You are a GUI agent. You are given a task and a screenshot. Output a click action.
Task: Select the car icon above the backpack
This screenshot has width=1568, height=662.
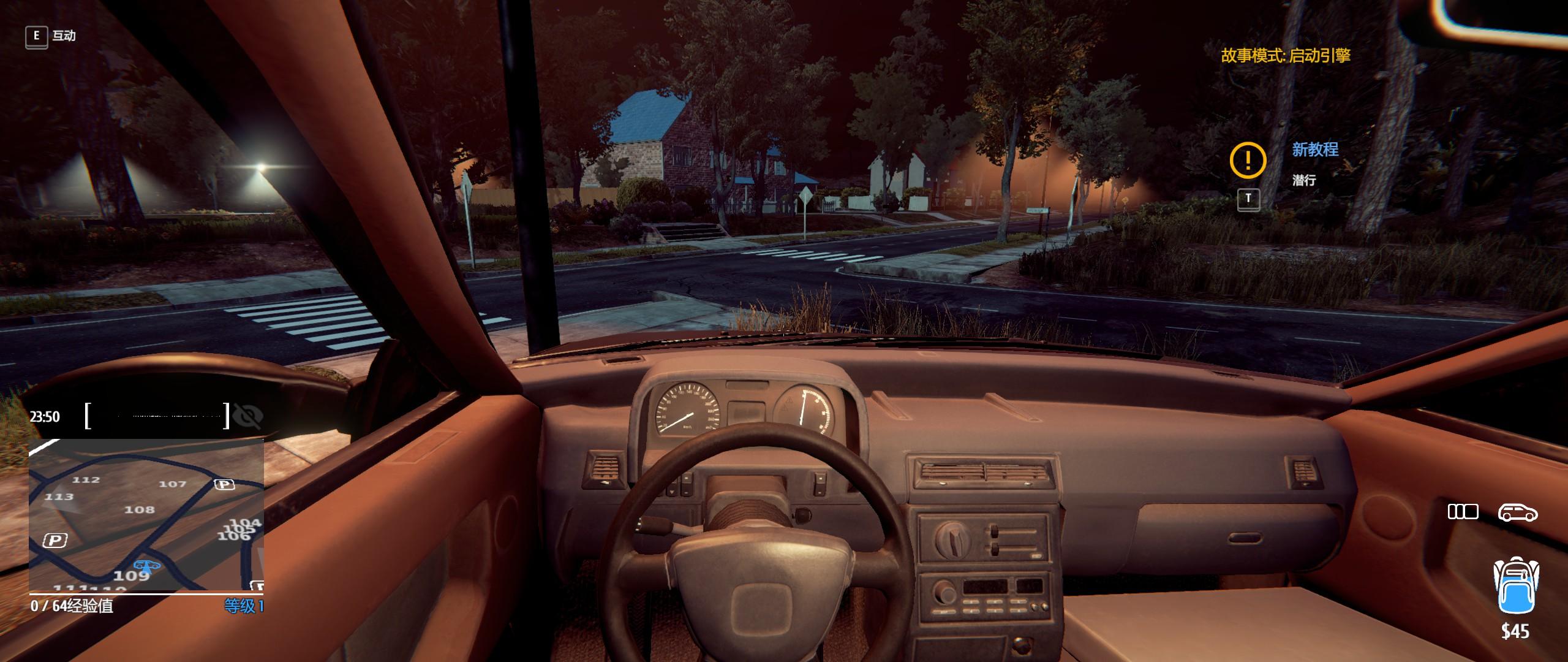pyautogui.click(x=1517, y=512)
